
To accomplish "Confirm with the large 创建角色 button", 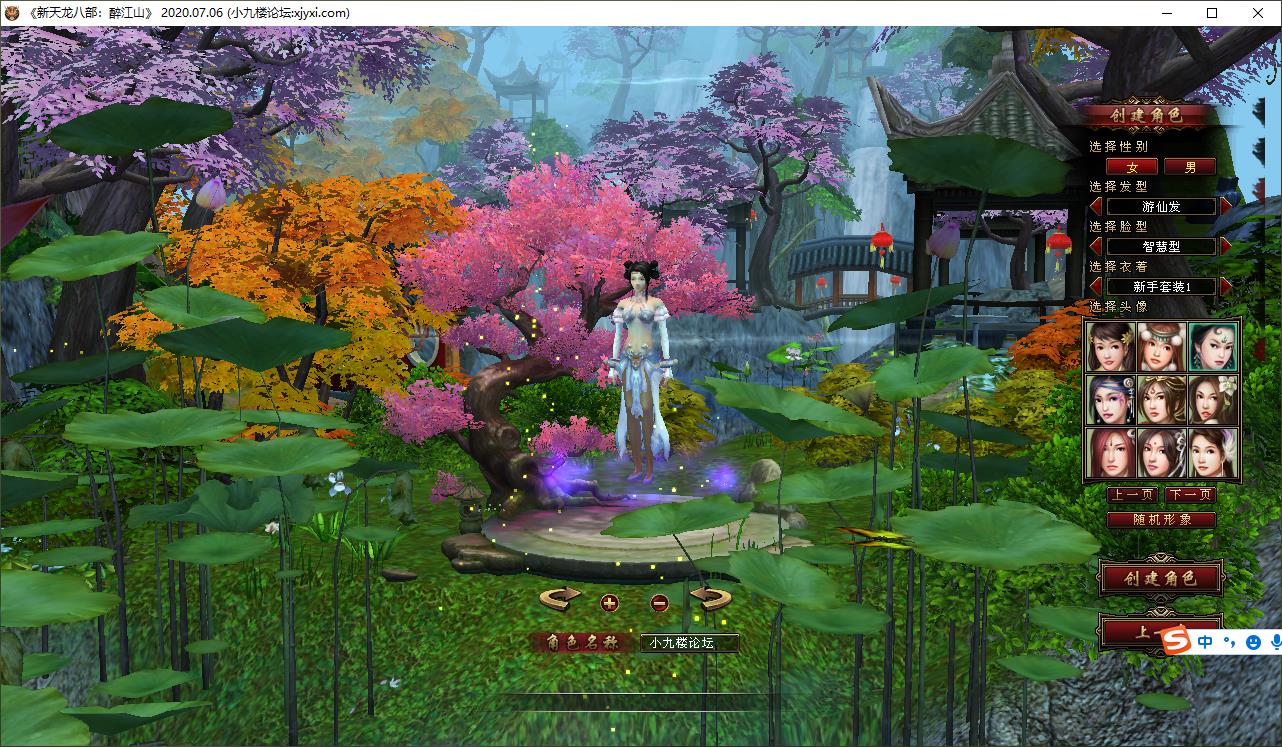I will [1160, 578].
